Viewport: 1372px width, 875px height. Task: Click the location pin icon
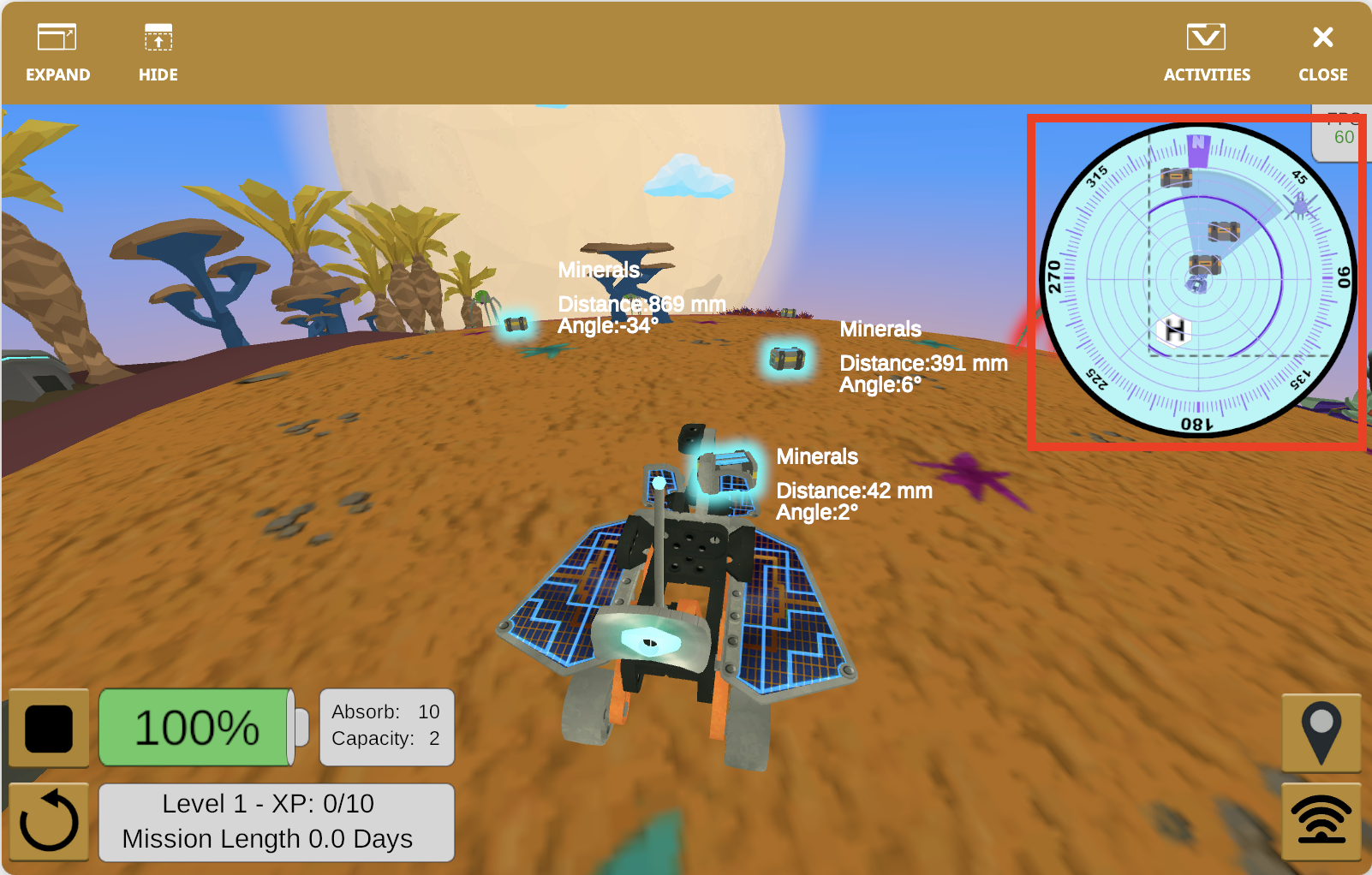coord(1322,733)
